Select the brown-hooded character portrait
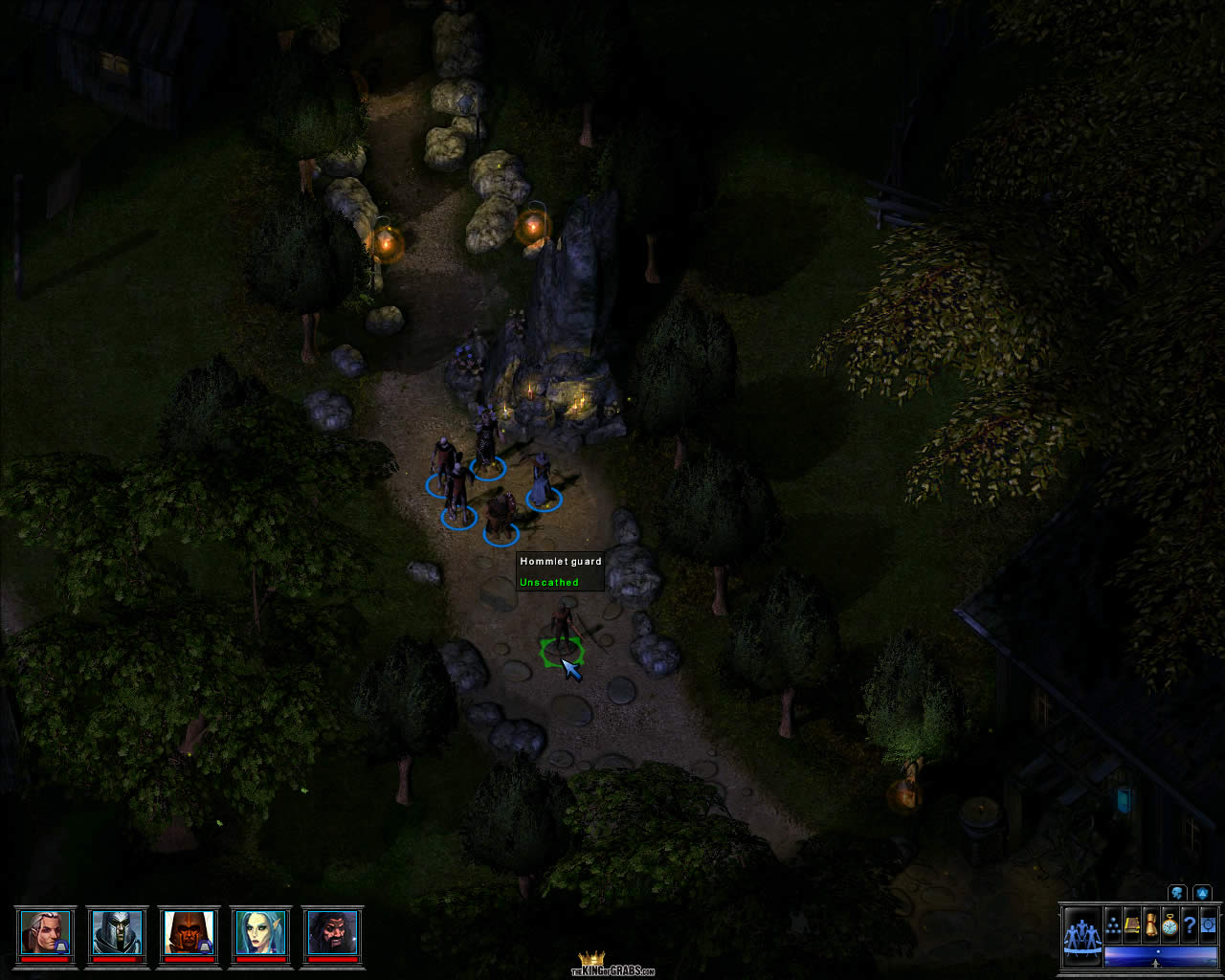Screen dimensions: 1225x980 tap(189, 931)
